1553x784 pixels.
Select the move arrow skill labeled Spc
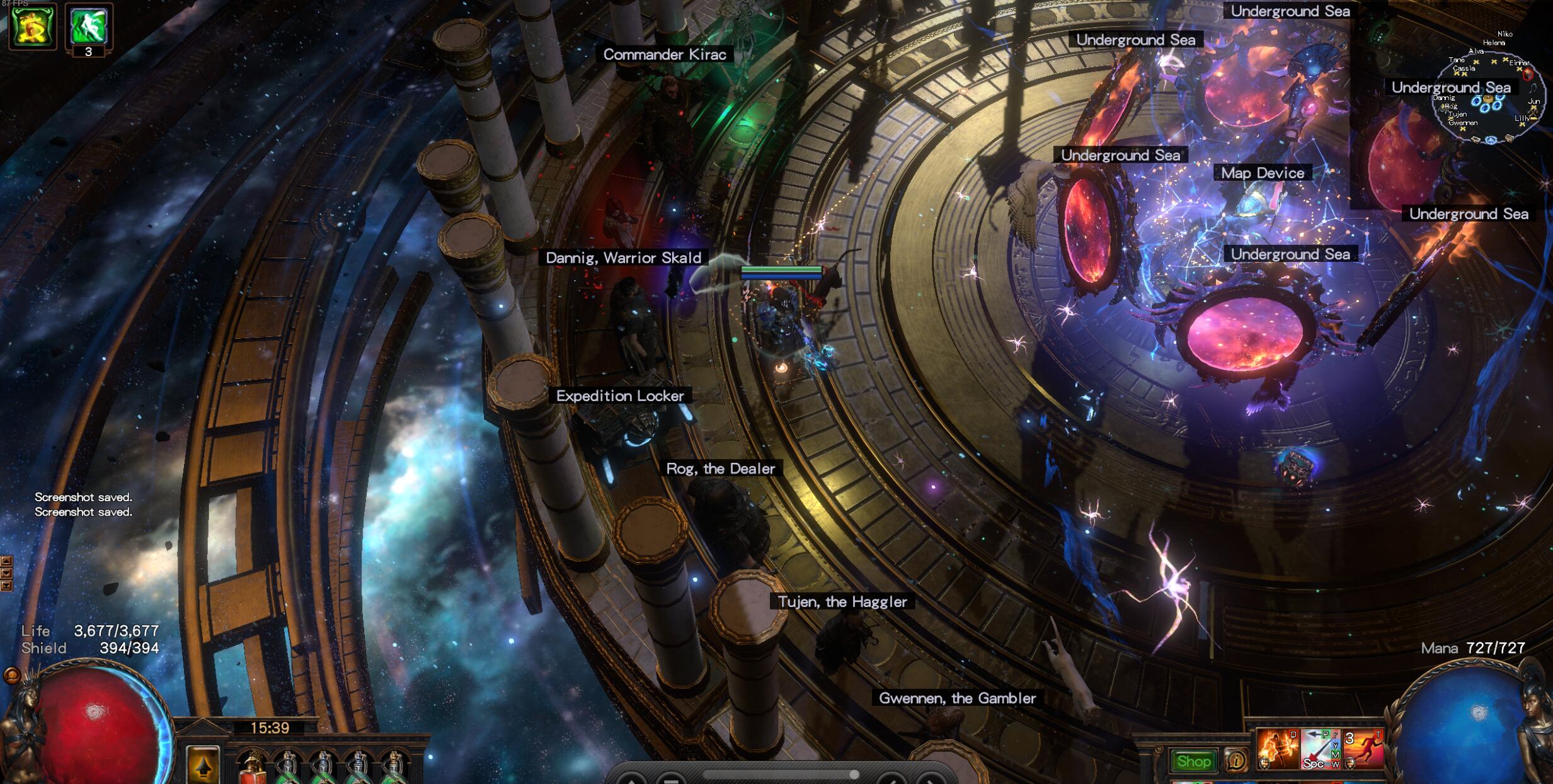(1320, 749)
